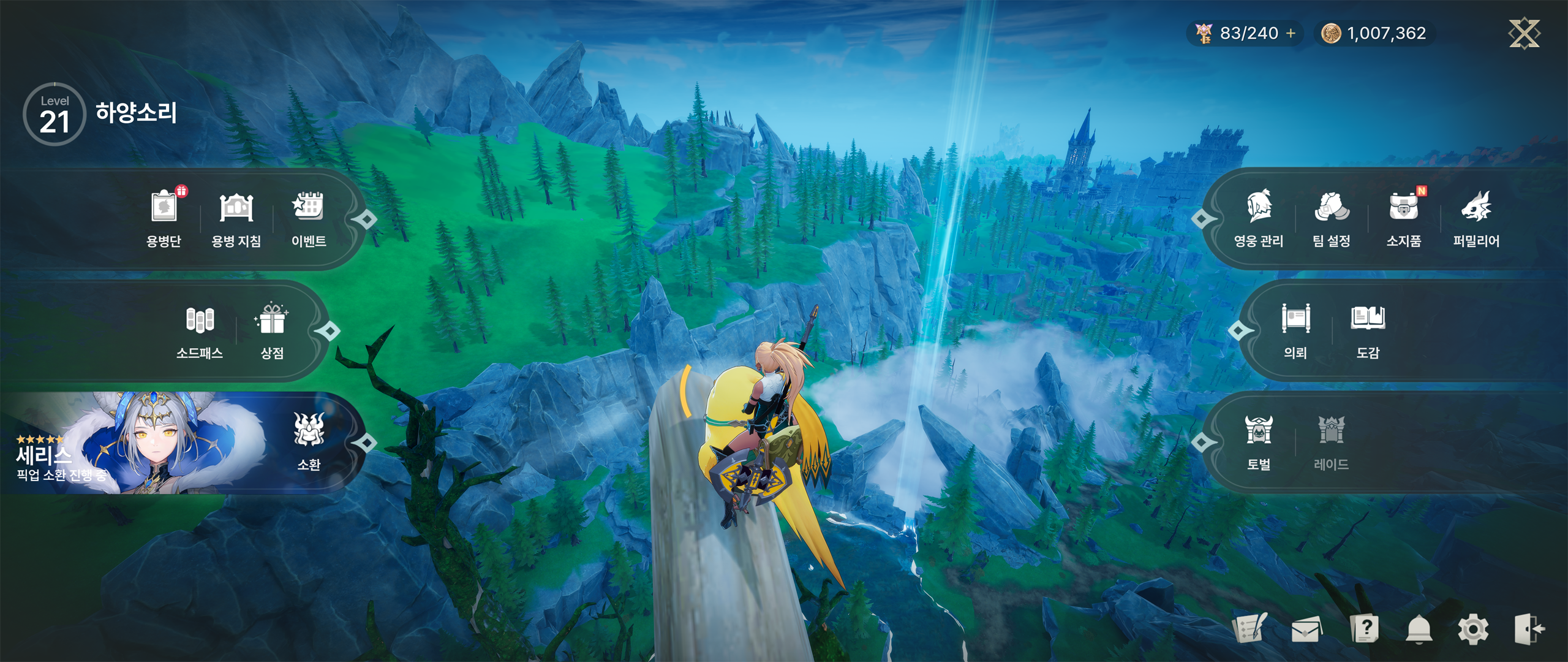Open the mailbox envelope icon

point(1306,630)
